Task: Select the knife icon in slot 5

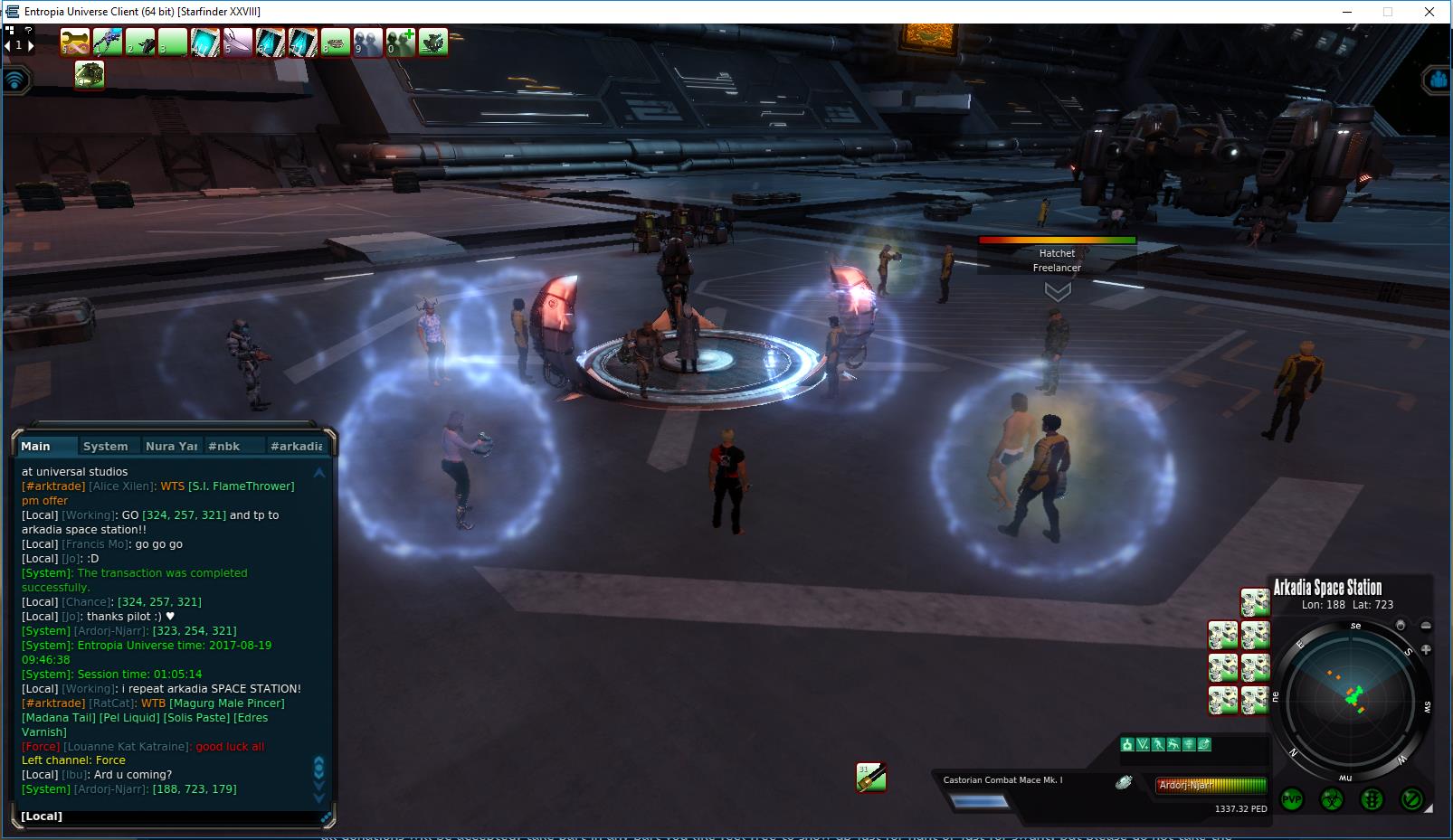Action: (x=238, y=42)
